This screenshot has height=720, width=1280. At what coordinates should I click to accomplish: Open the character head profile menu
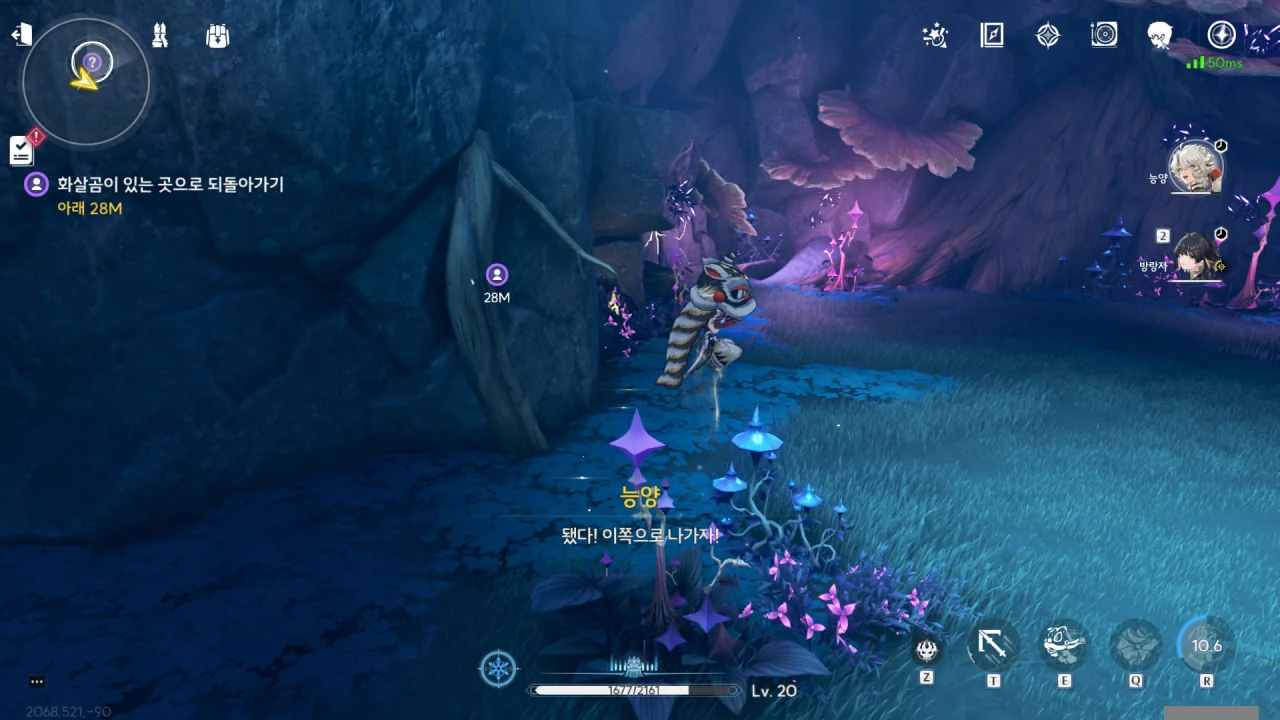coord(1160,36)
